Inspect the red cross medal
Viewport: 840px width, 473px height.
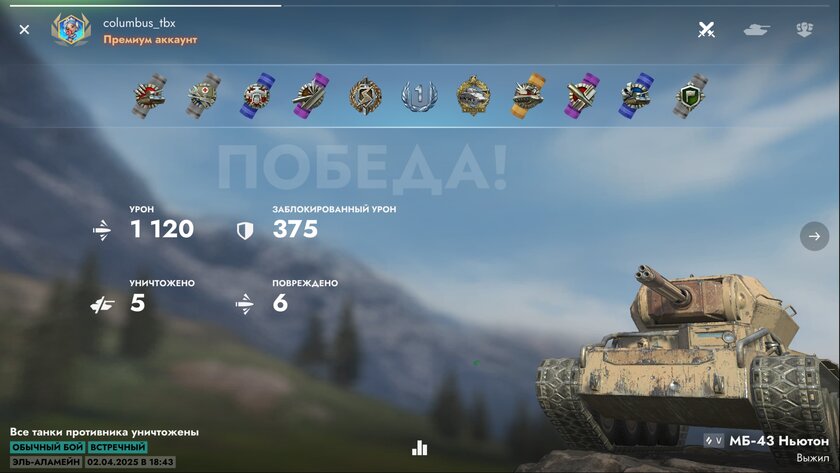pos(204,96)
